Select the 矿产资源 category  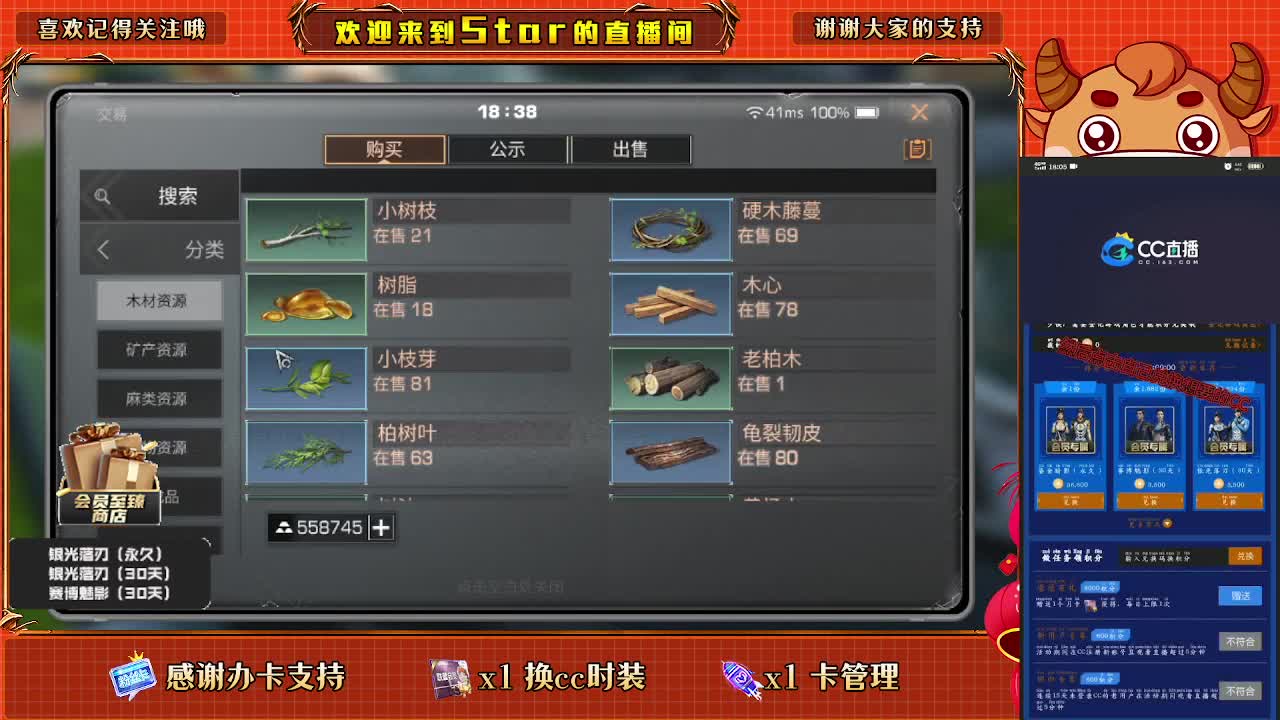158,349
